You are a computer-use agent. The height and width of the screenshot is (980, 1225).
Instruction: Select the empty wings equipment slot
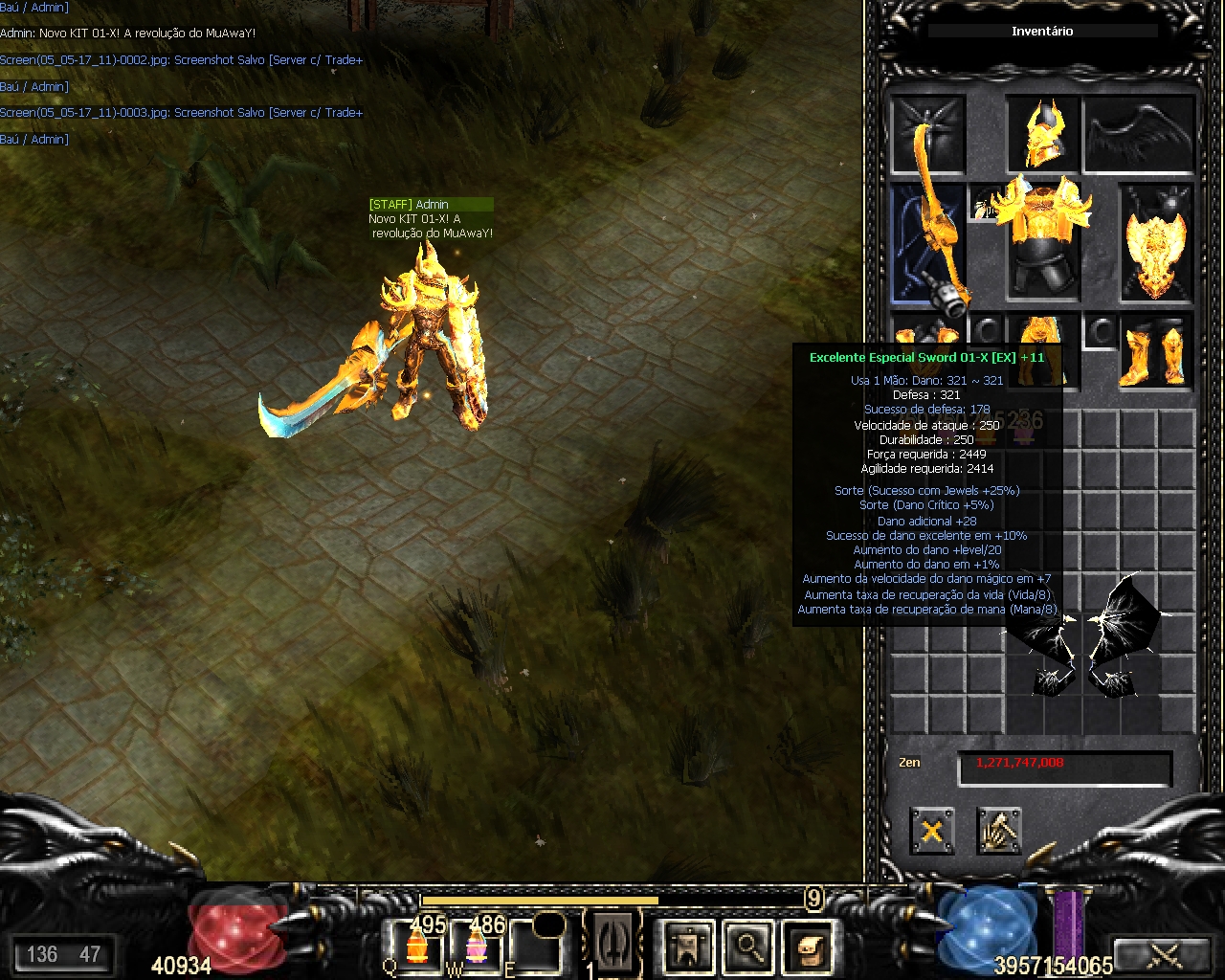(x=1139, y=135)
